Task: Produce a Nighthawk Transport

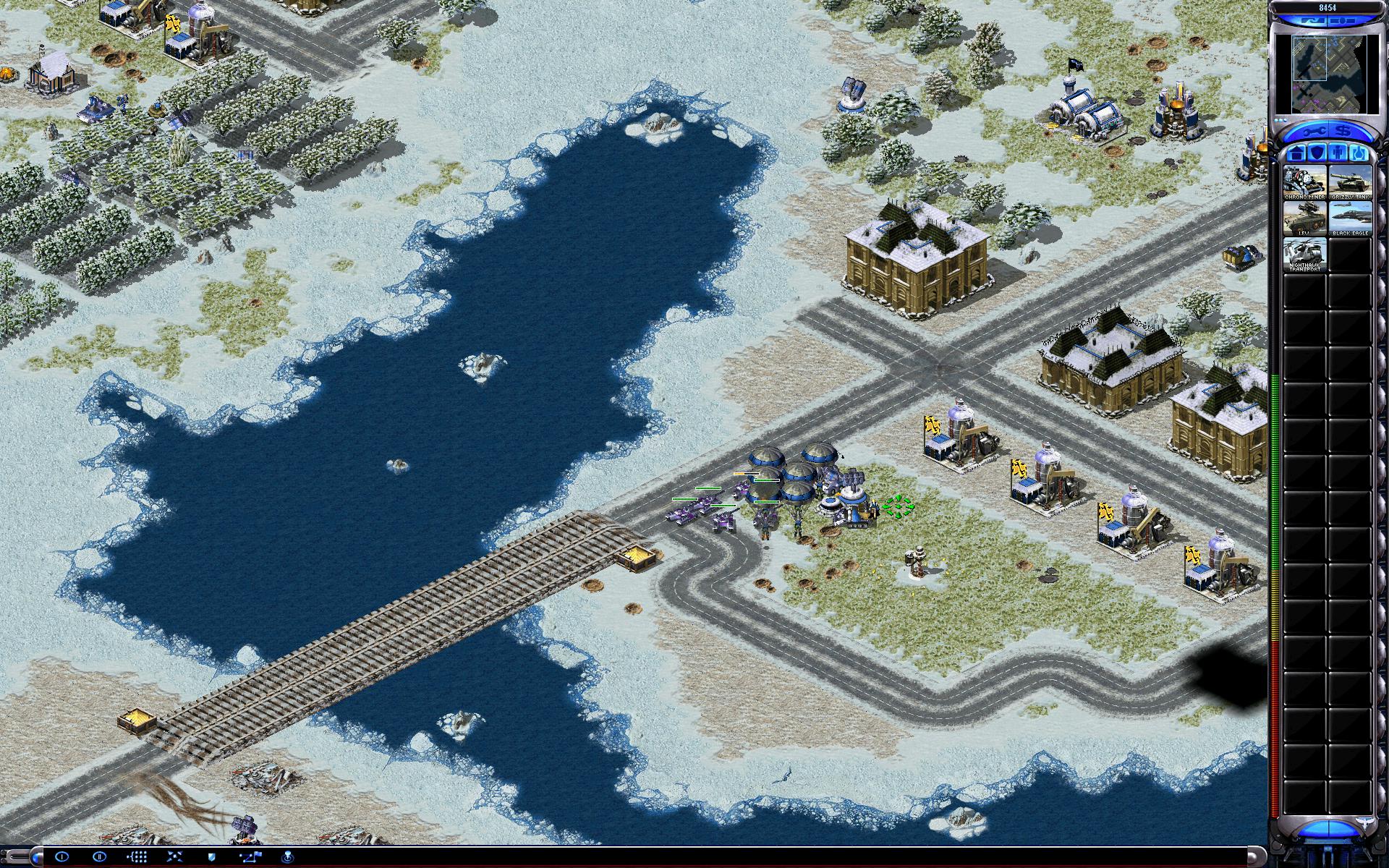Action: [1305, 255]
